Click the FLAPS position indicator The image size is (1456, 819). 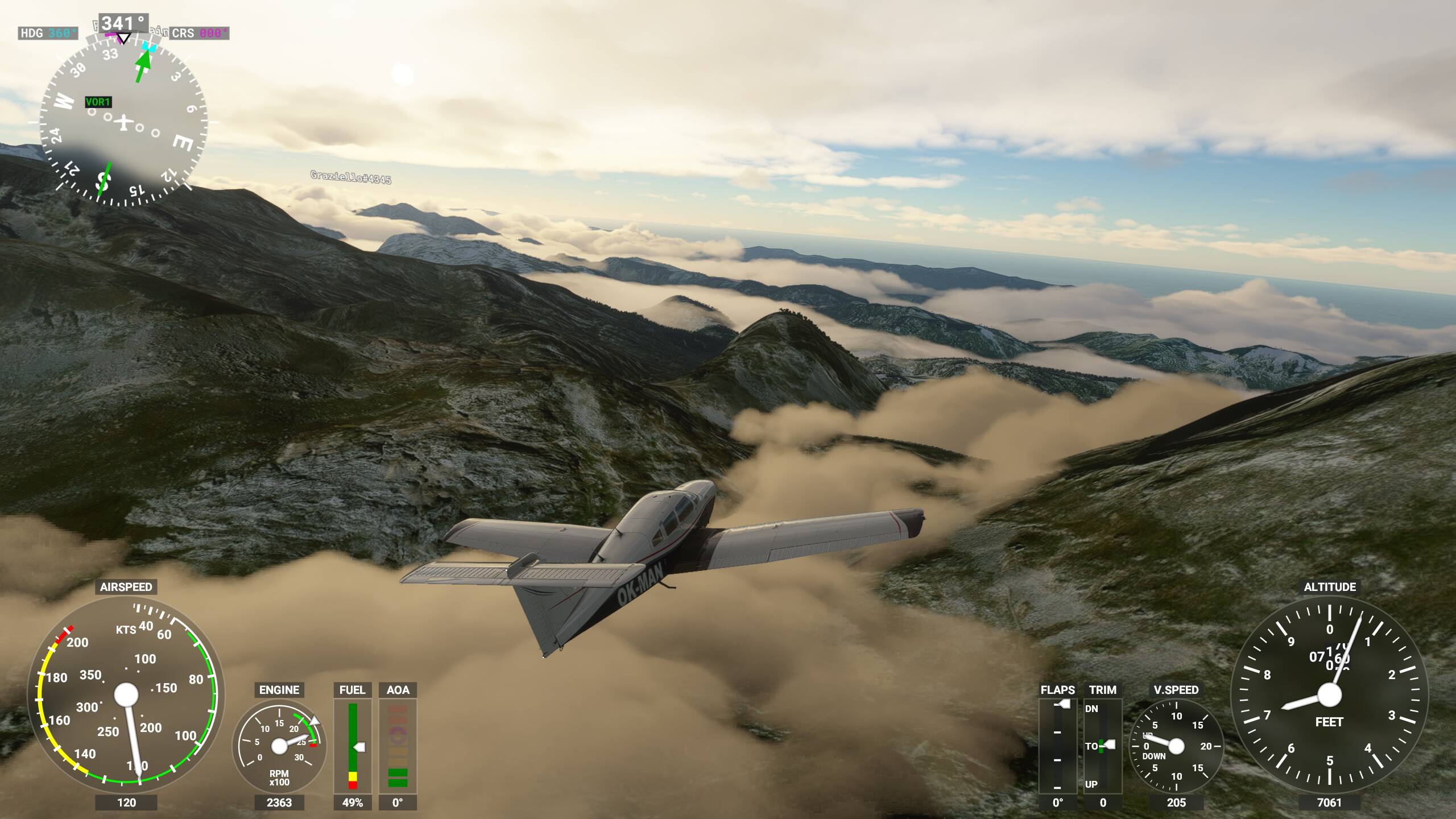(1057, 745)
